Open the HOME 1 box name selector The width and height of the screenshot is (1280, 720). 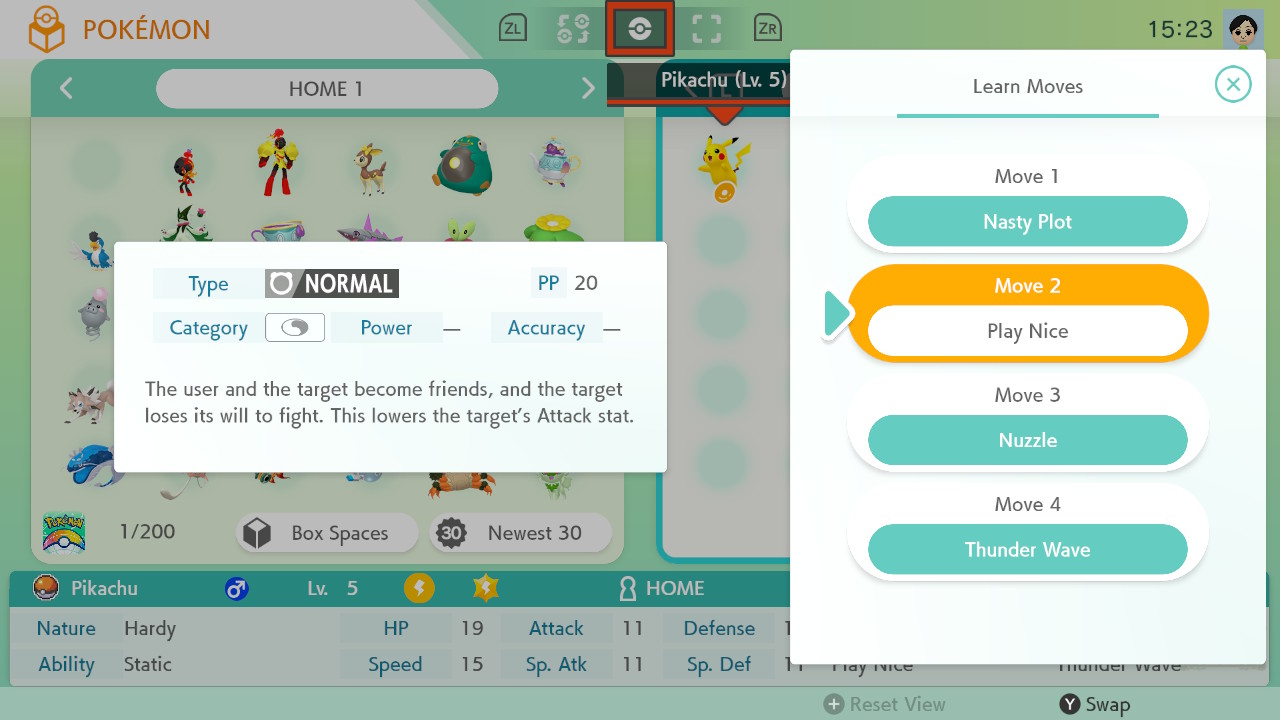click(326, 89)
